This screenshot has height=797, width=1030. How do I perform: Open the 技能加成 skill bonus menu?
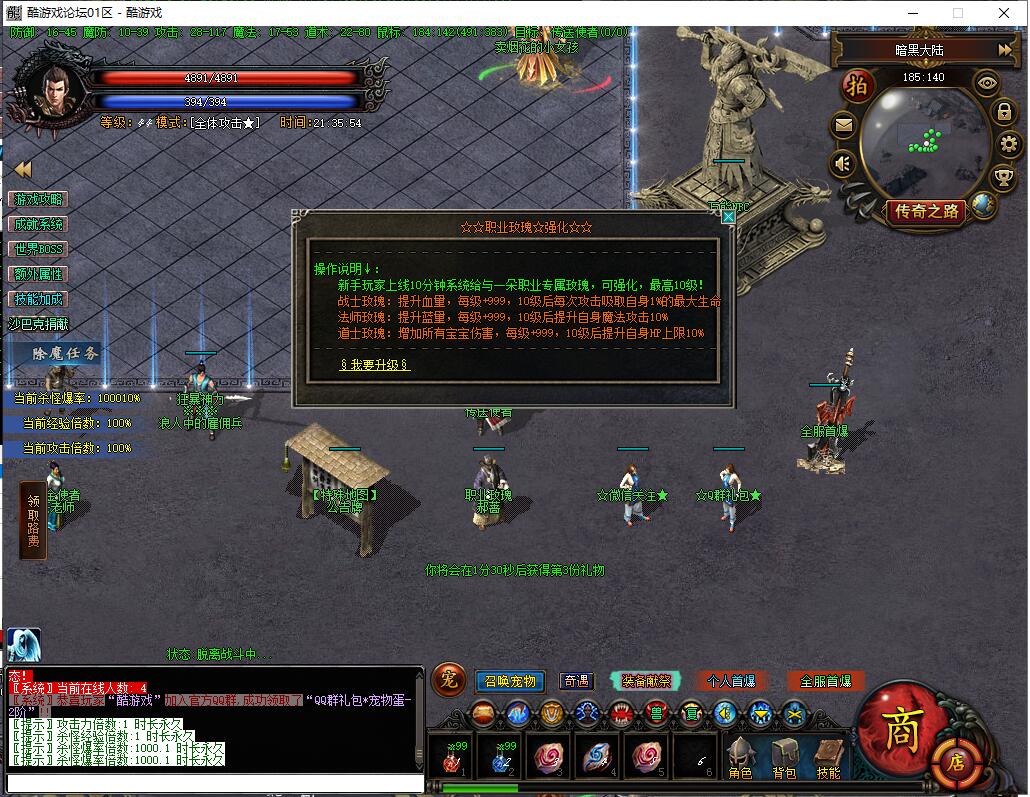tap(38, 299)
